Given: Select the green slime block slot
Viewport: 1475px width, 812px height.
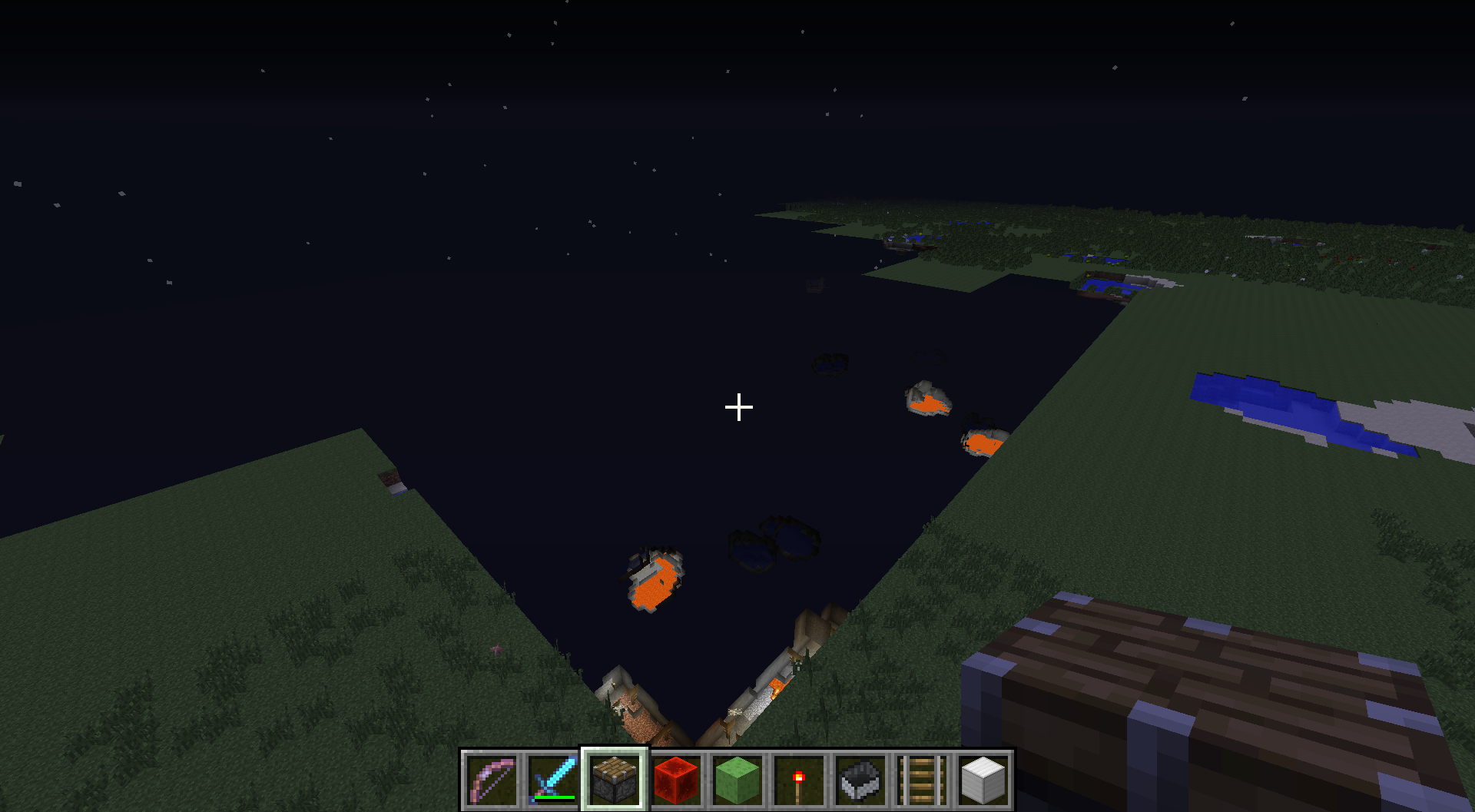Looking at the screenshot, I should click(x=737, y=780).
